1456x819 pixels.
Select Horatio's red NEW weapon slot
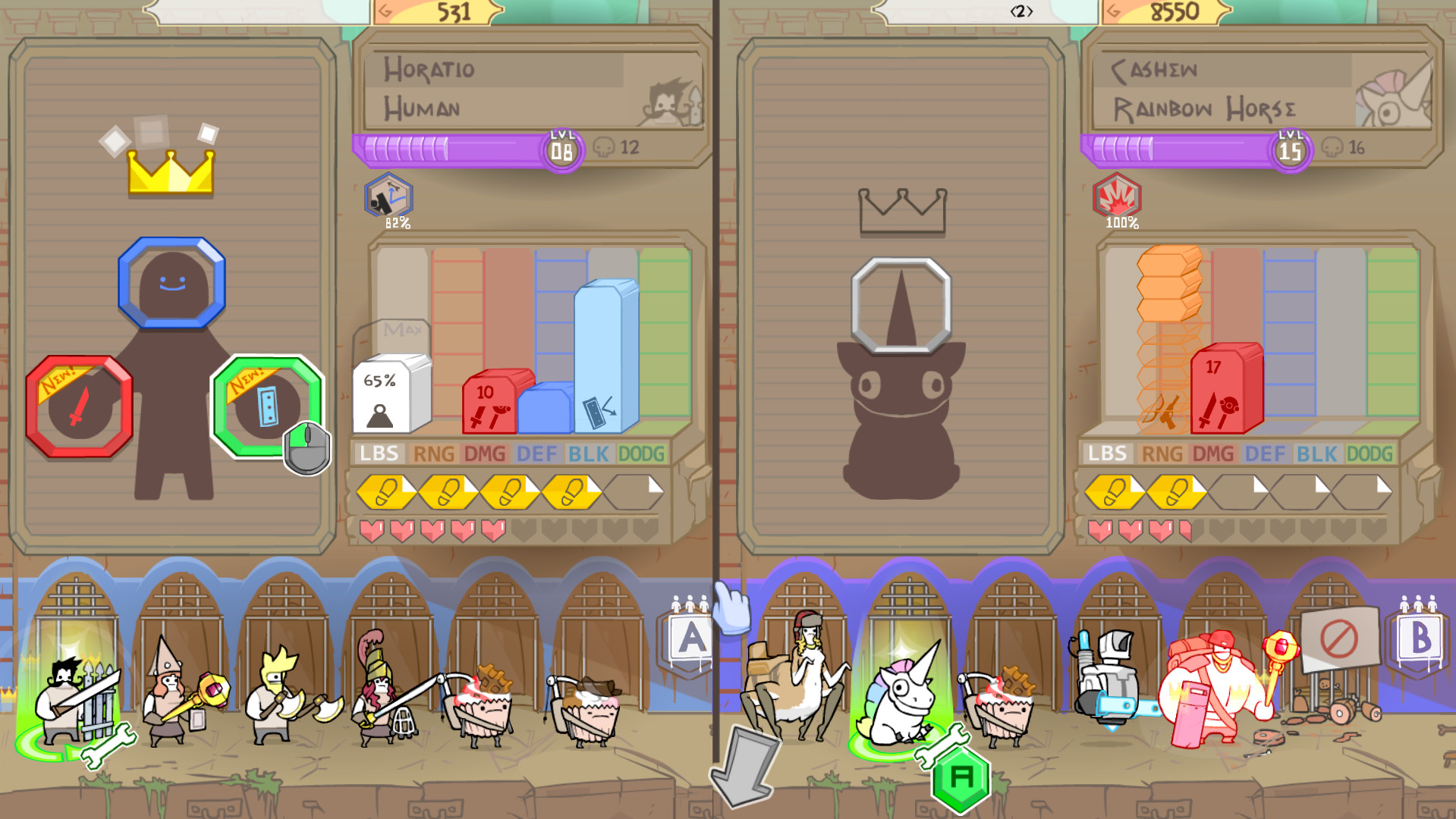pos(78,407)
